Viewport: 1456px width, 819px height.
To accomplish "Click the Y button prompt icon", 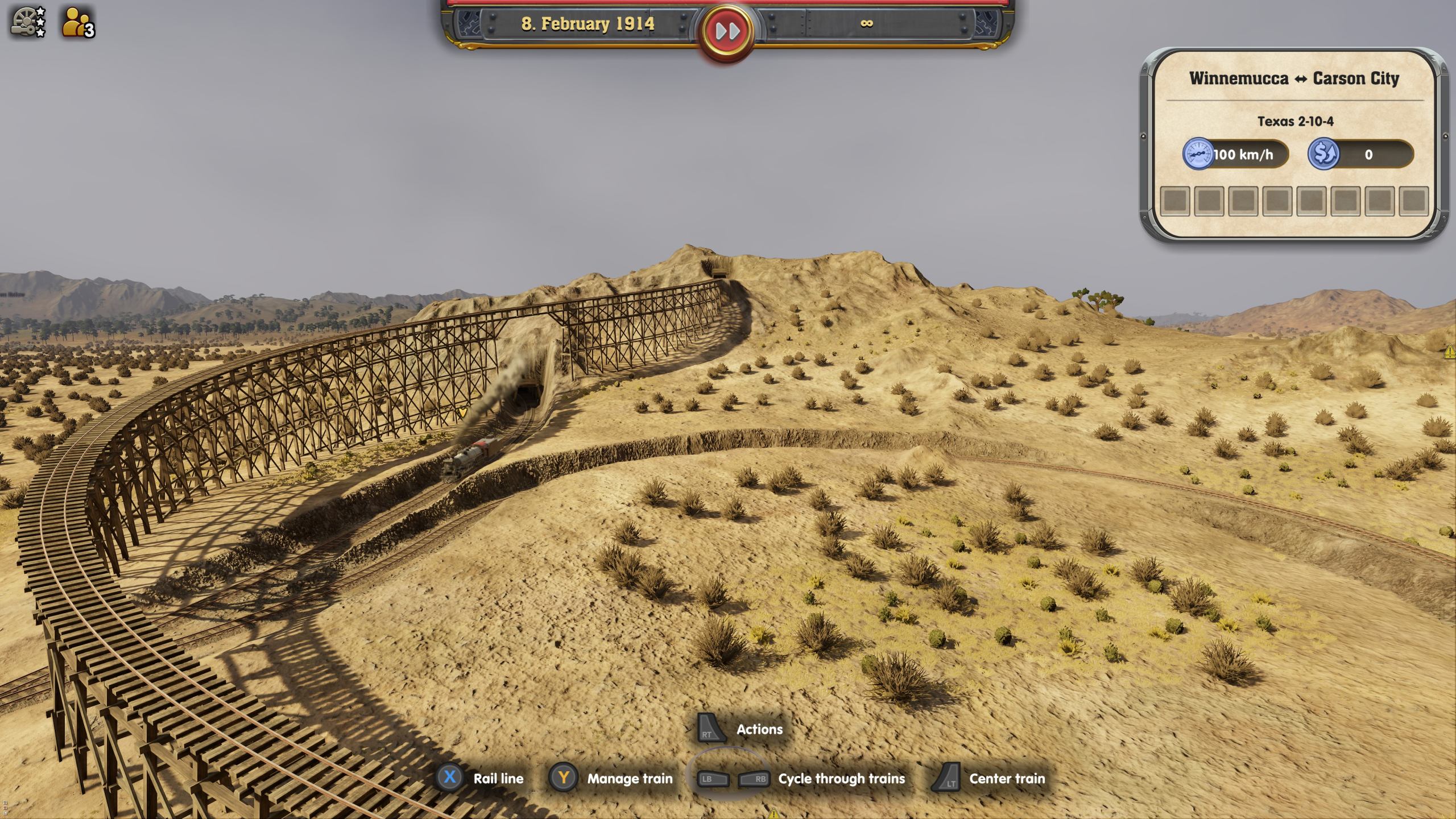I will click(x=564, y=779).
